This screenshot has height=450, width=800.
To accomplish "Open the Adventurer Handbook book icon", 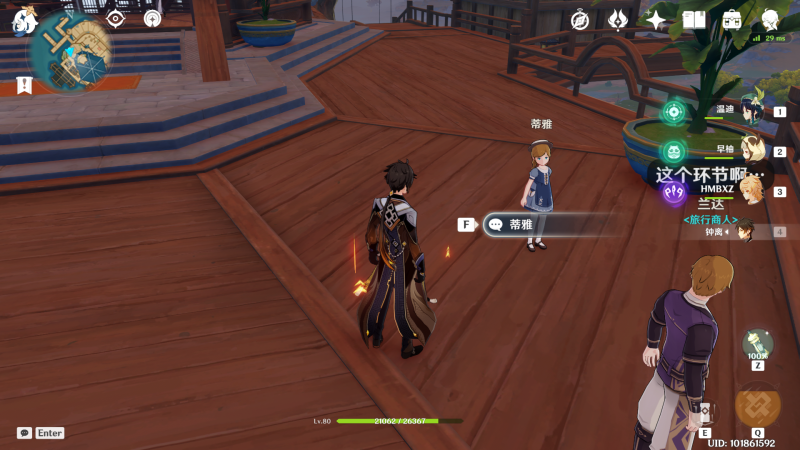I will [694, 20].
